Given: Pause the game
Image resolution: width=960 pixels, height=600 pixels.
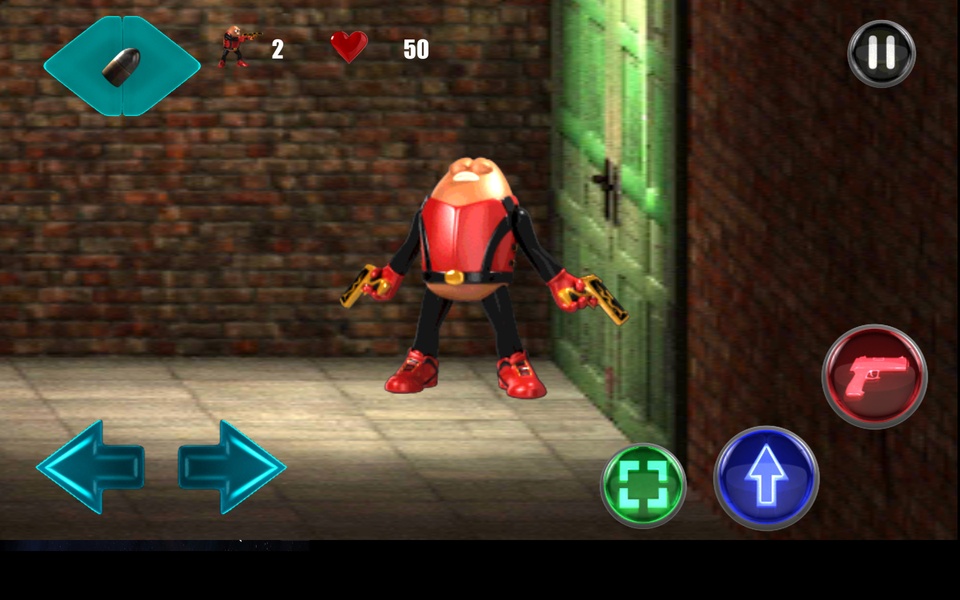Looking at the screenshot, I should tap(881, 53).
